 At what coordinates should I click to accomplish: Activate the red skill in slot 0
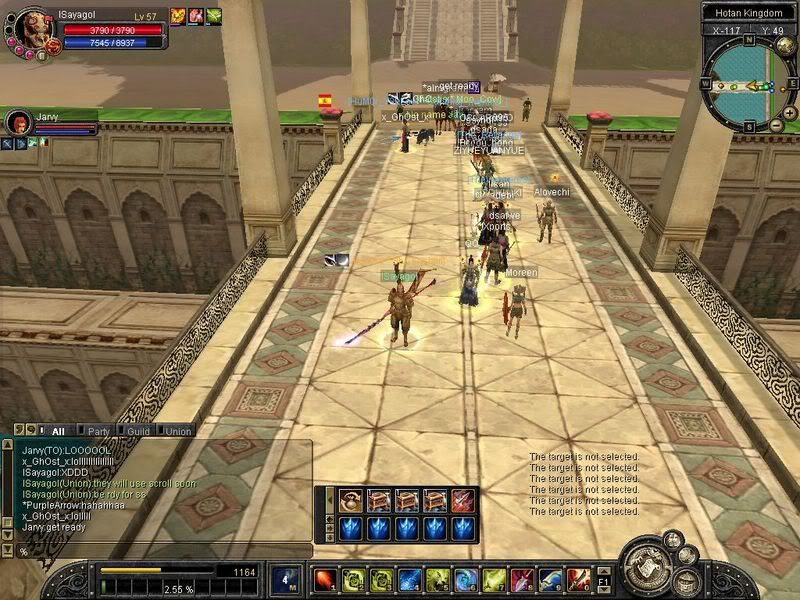578,579
